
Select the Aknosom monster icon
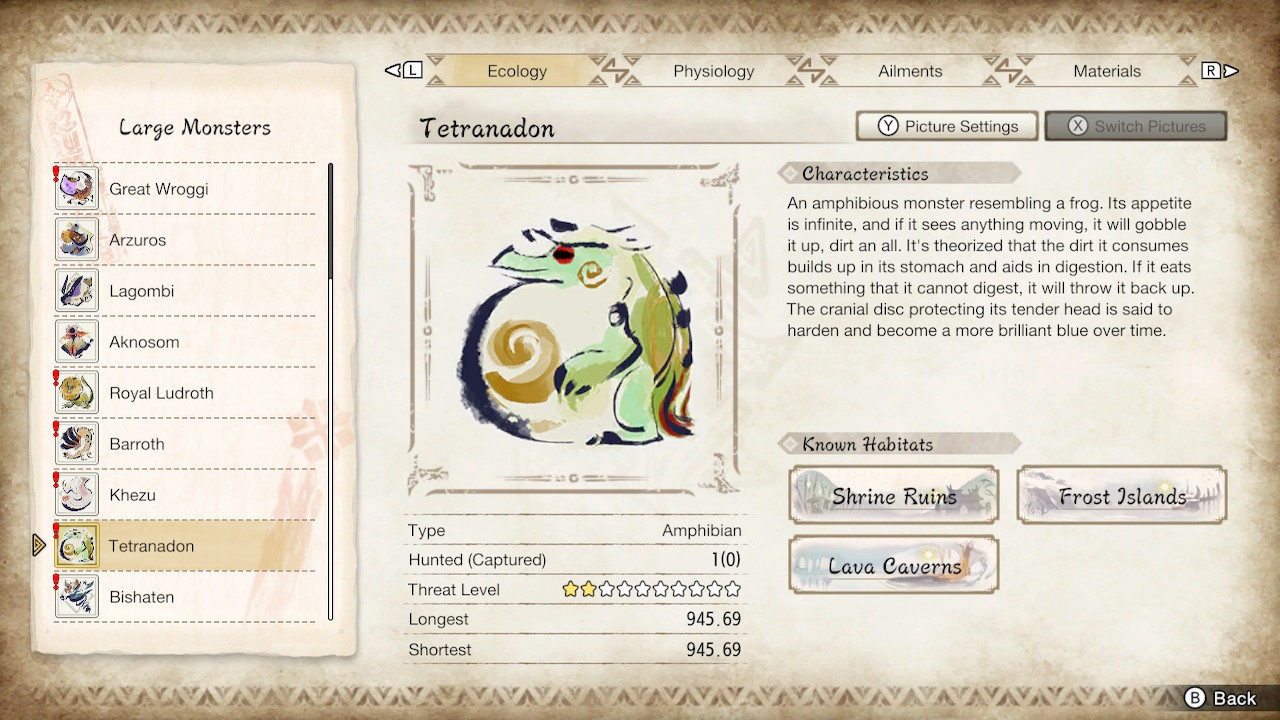(76, 341)
